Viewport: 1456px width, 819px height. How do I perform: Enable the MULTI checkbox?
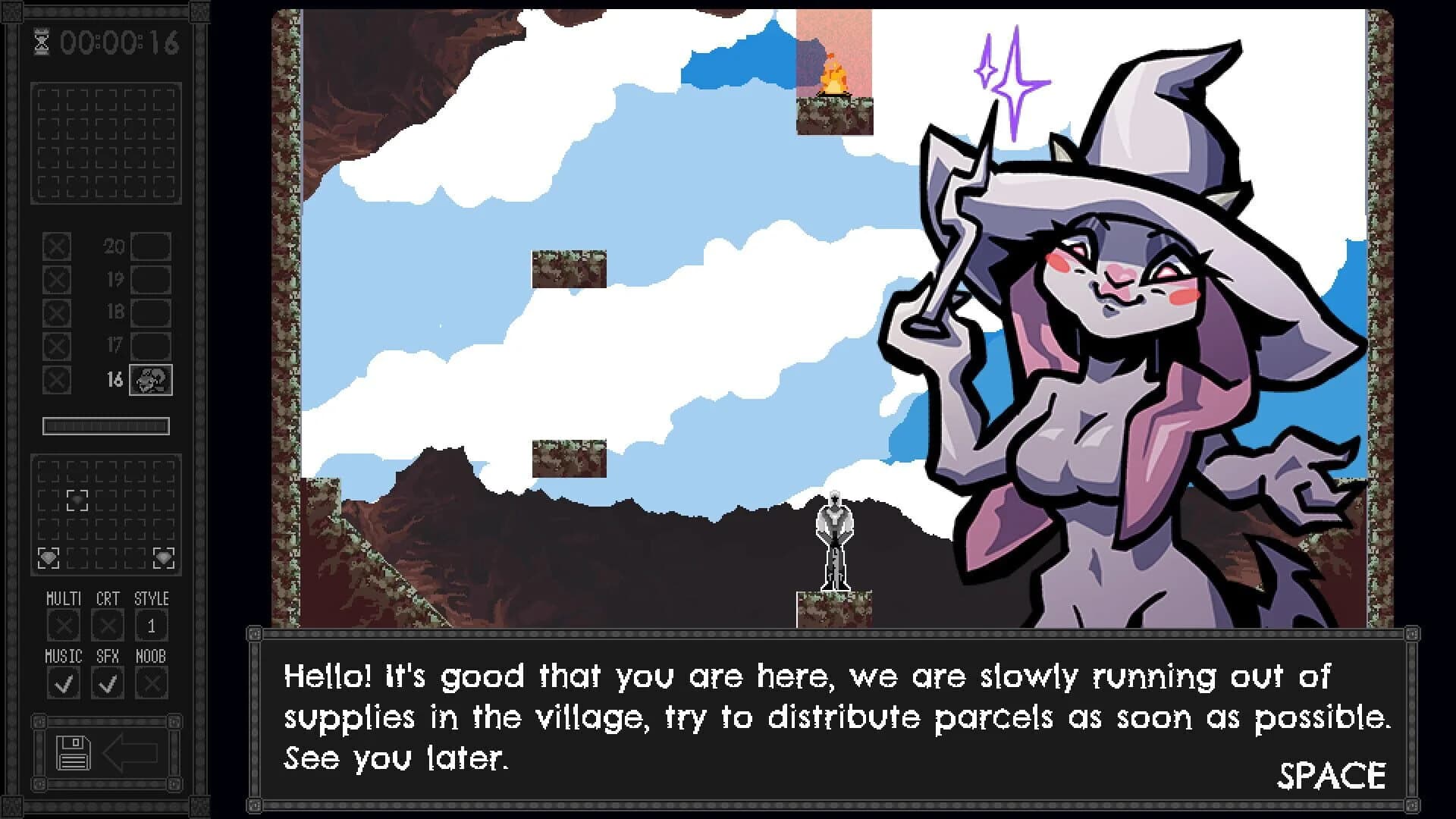click(64, 626)
